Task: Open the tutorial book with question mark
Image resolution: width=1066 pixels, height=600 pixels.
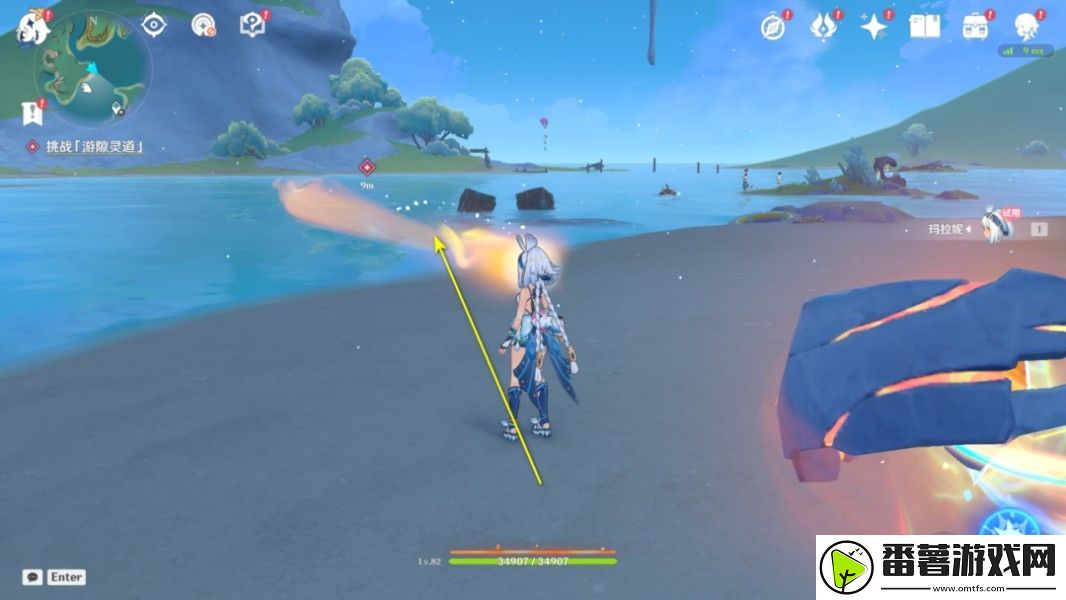Action: click(x=253, y=25)
